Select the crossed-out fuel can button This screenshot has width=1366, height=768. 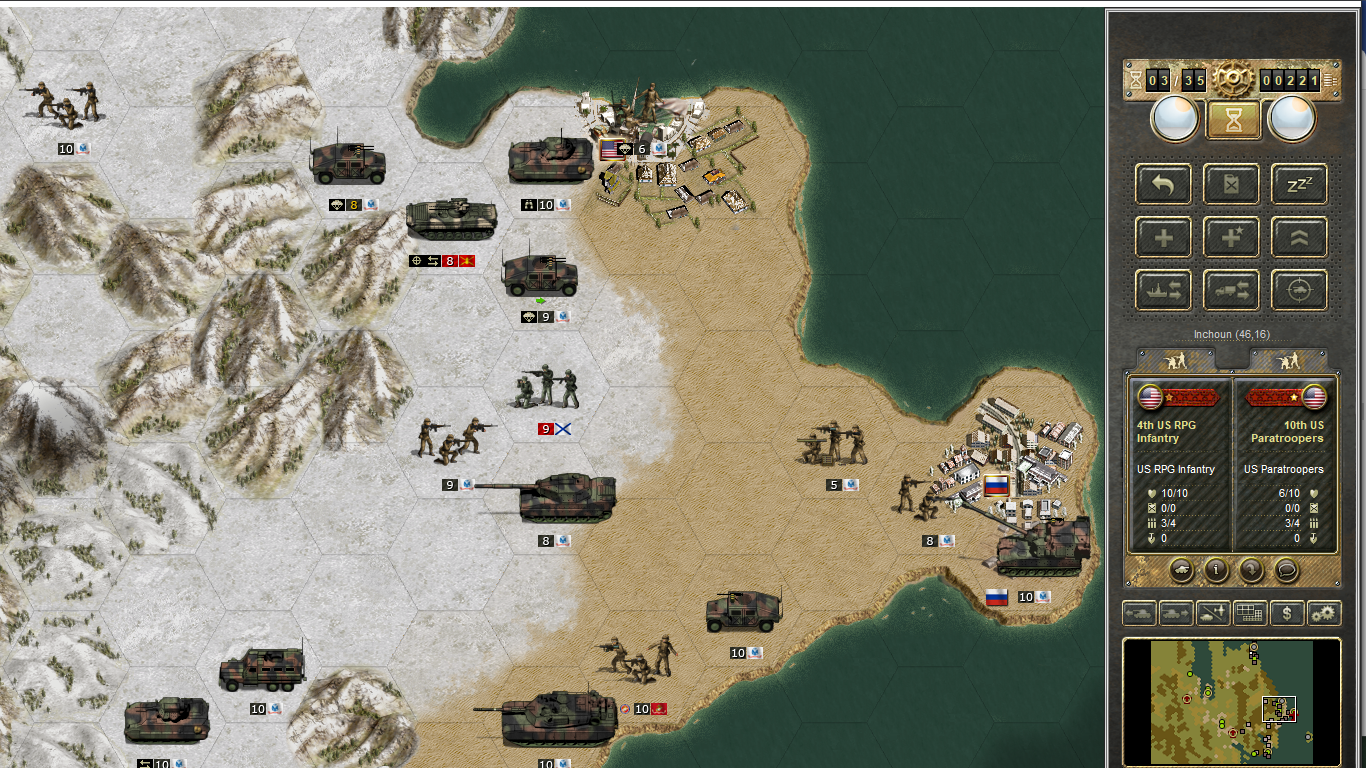click(1231, 185)
